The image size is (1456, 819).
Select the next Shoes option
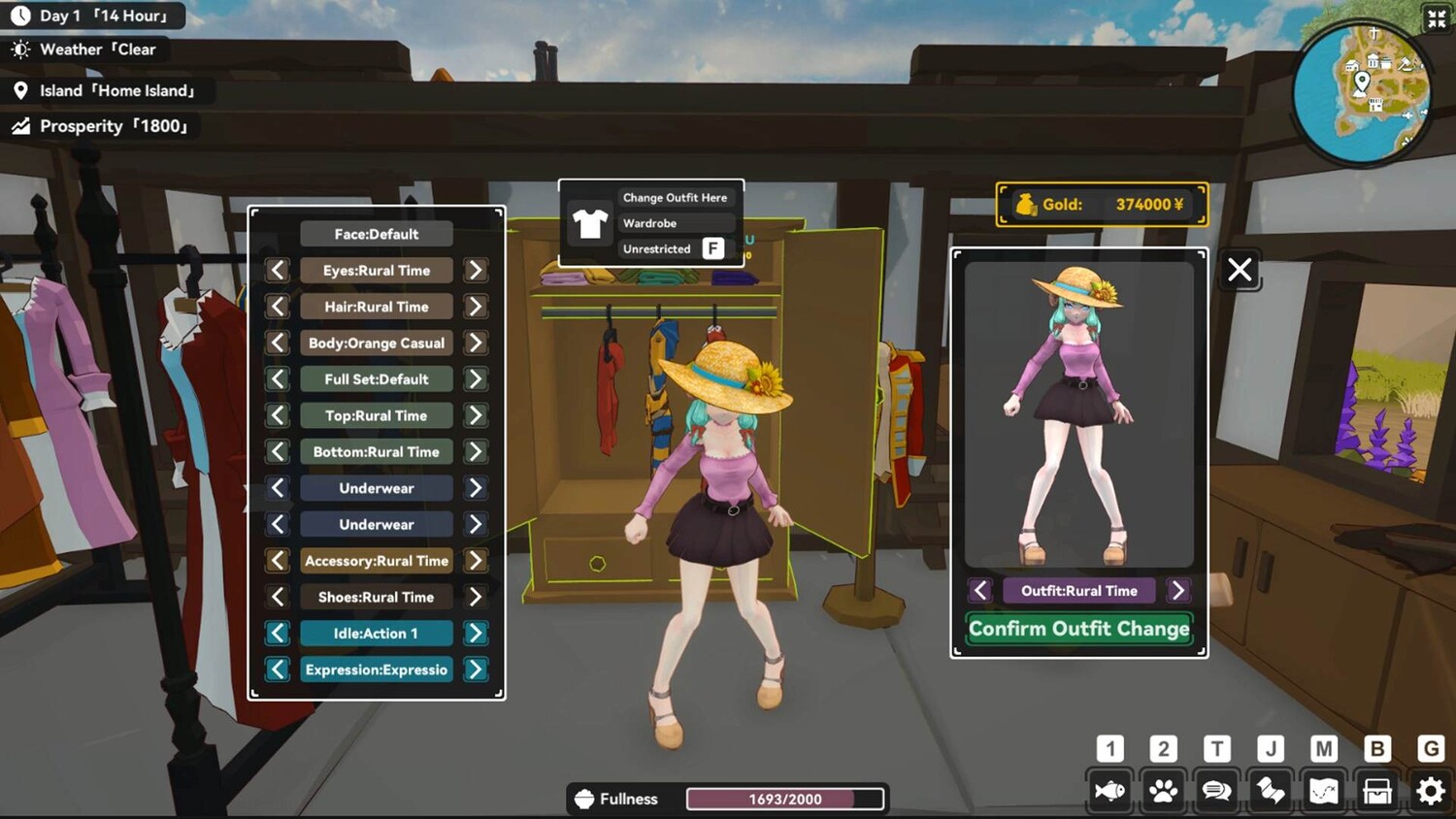point(476,598)
